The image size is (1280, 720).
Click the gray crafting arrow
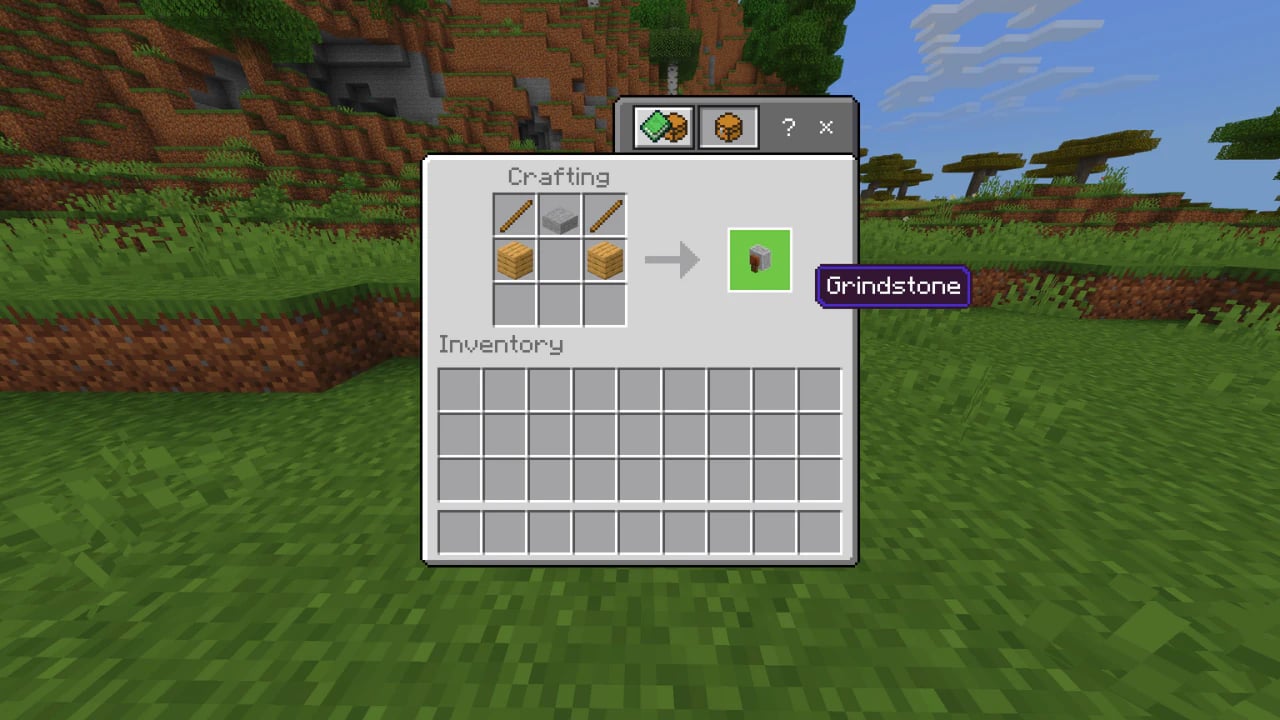(672, 260)
